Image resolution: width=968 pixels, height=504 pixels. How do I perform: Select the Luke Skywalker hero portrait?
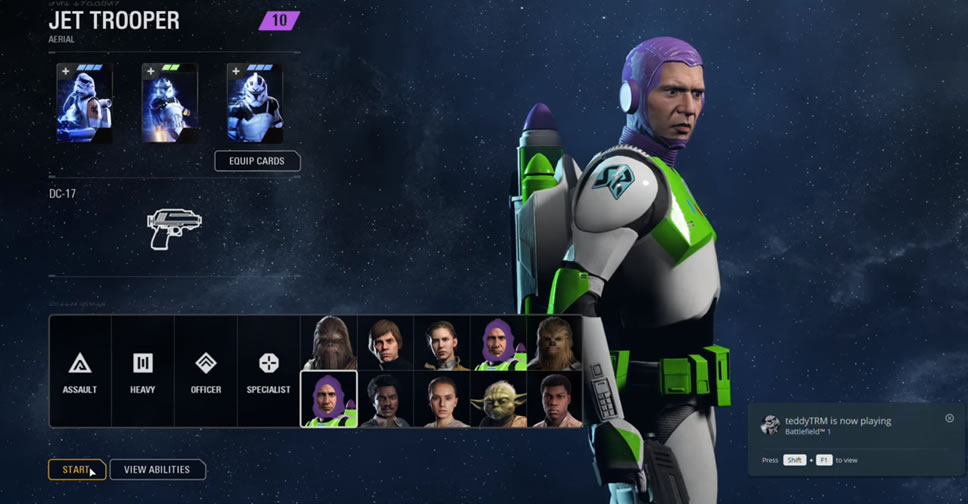pyautogui.click(x=385, y=343)
